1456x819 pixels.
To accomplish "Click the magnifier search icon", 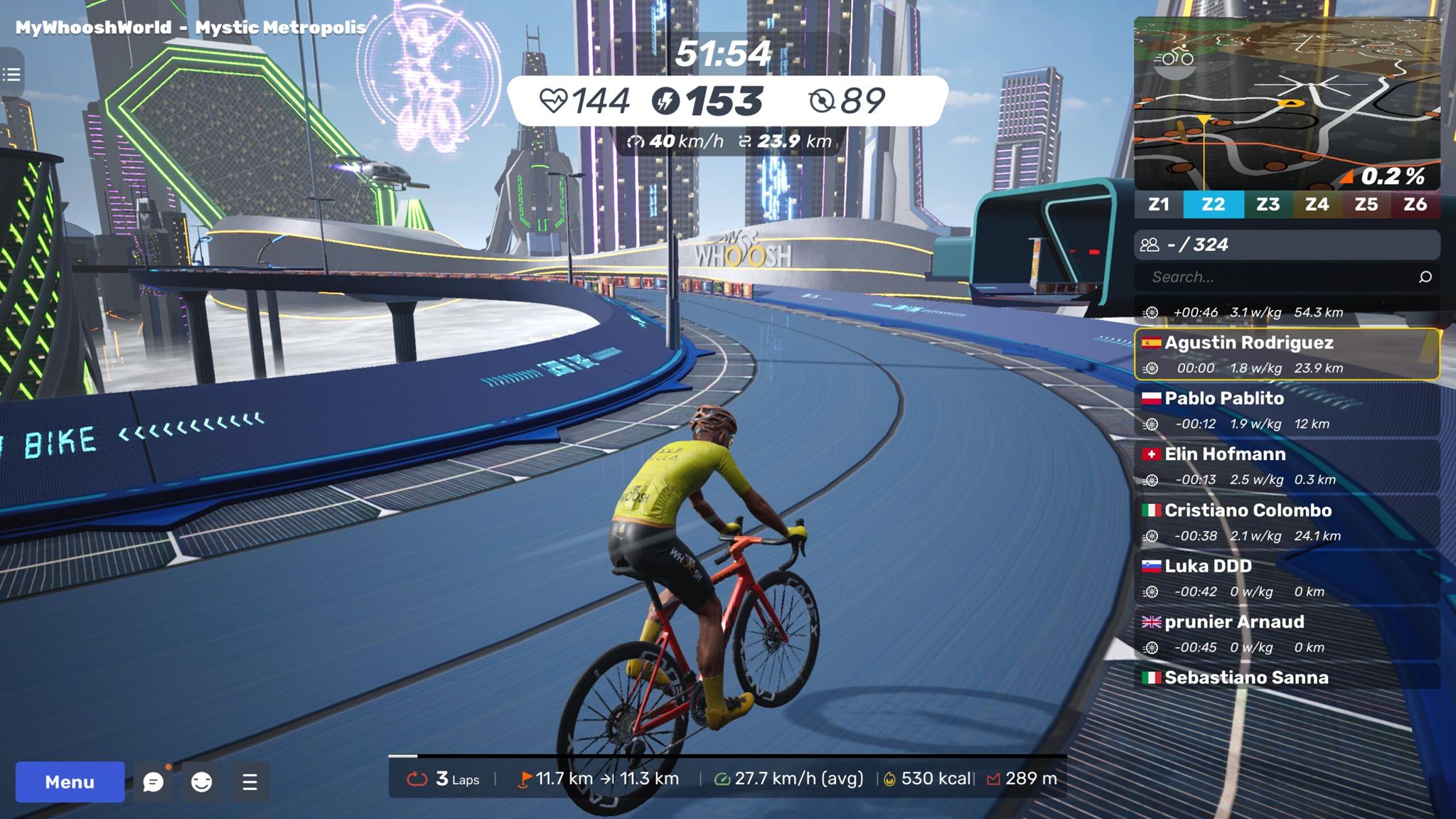I will (1425, 277).
